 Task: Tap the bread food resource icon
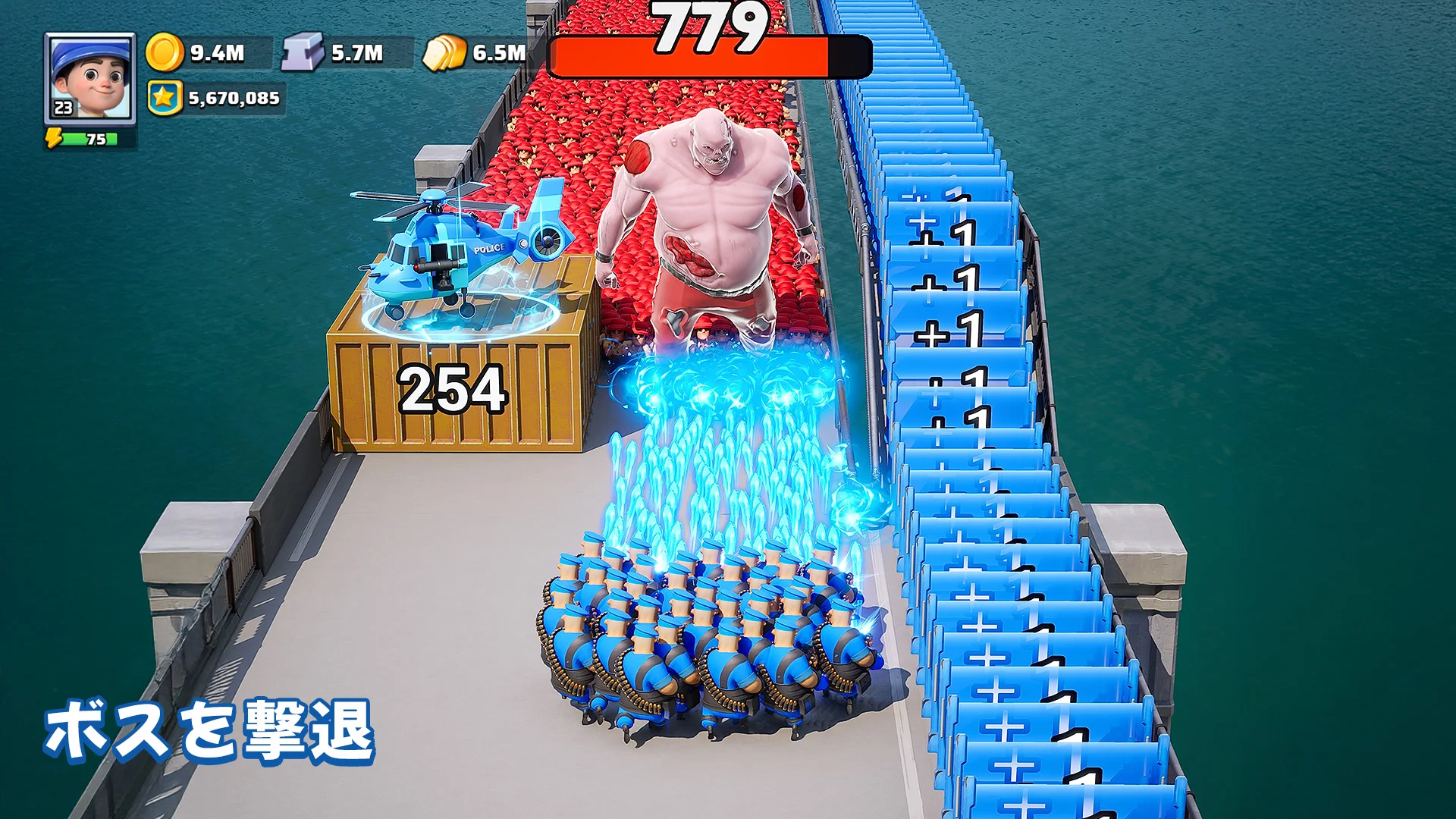(x=444, y=53)
